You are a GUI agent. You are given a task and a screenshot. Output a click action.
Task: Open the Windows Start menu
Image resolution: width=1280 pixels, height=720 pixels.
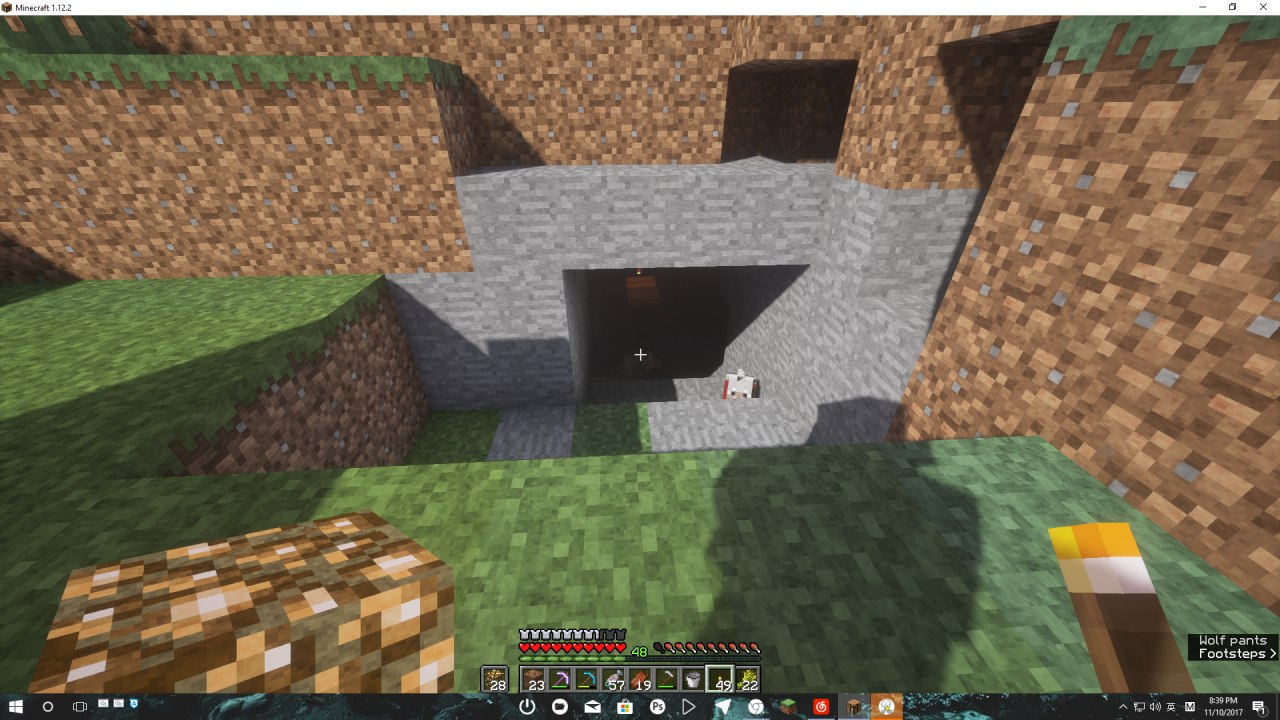click(16, 707)
